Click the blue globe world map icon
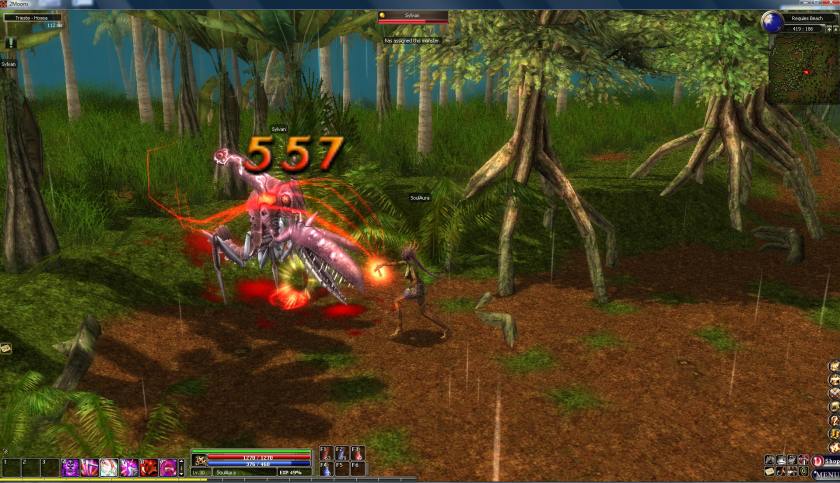This screenshot has width=840, height=483. click(x=771, y=21)
